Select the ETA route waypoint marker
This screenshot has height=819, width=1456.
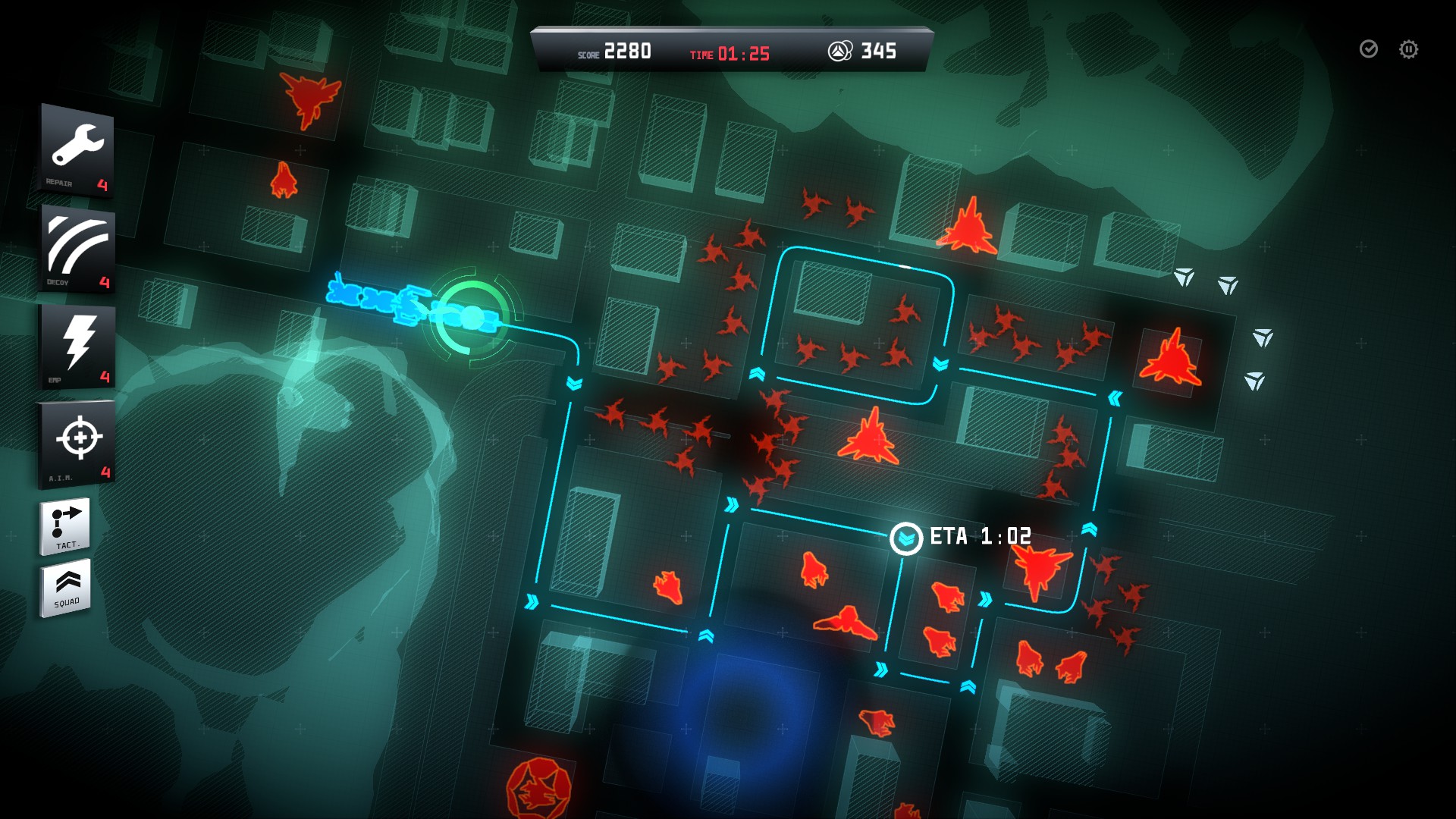905,538
